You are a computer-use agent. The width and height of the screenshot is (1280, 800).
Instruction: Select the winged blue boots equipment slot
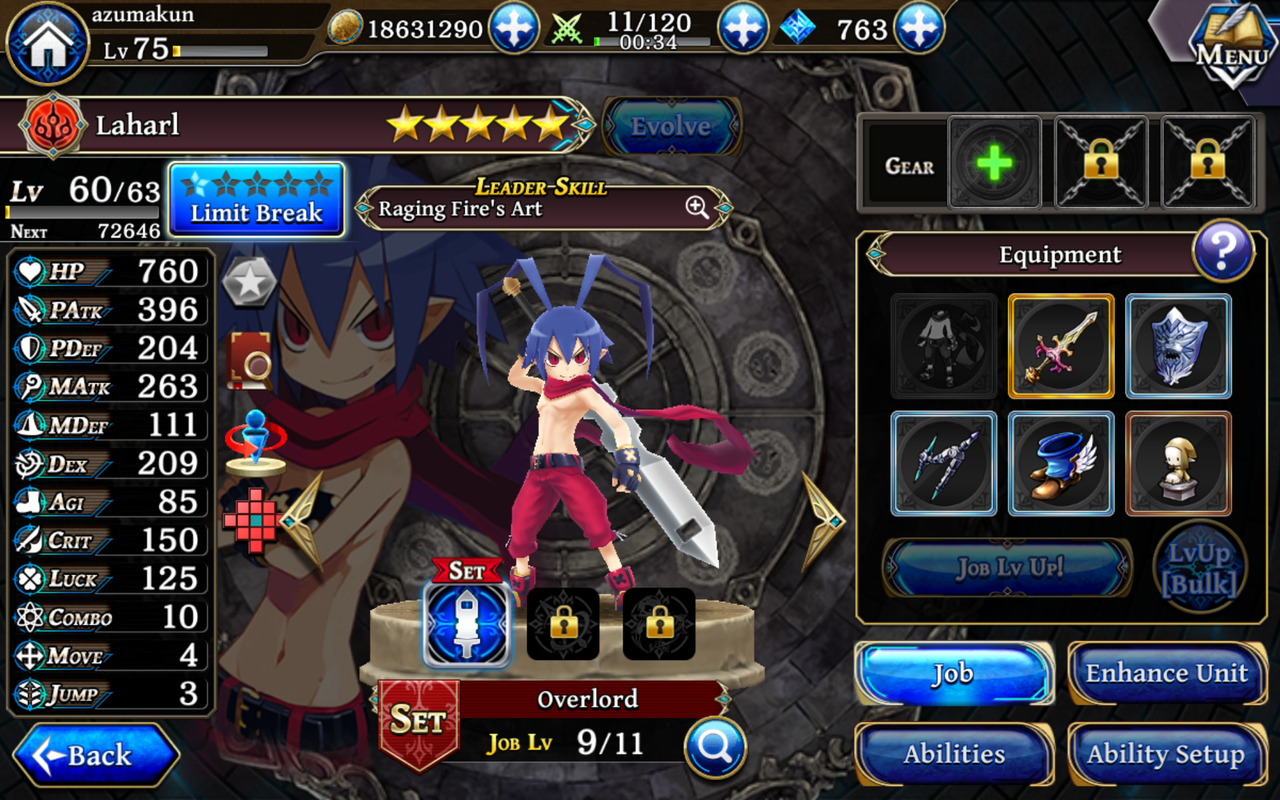[x=1060, y=463]
